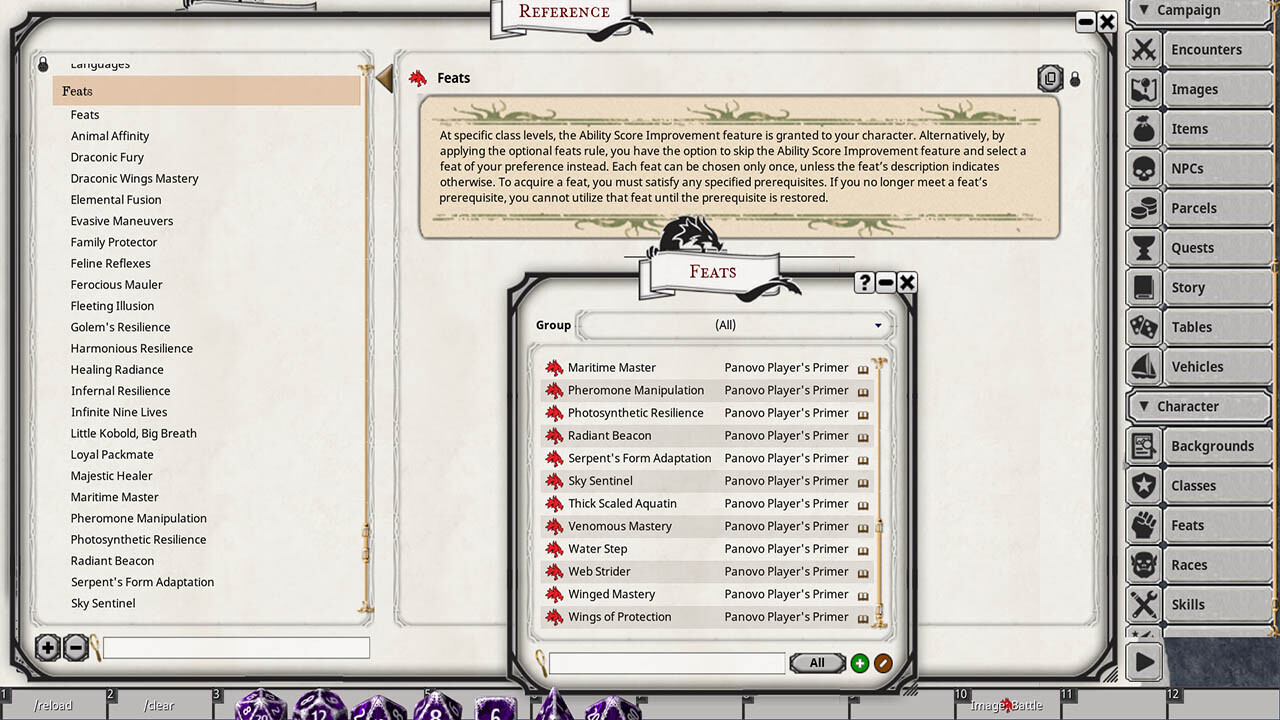Screen dimensions: 1280x720
Task: Click the window copy icon on Reference header
Action: [1050, 78]
